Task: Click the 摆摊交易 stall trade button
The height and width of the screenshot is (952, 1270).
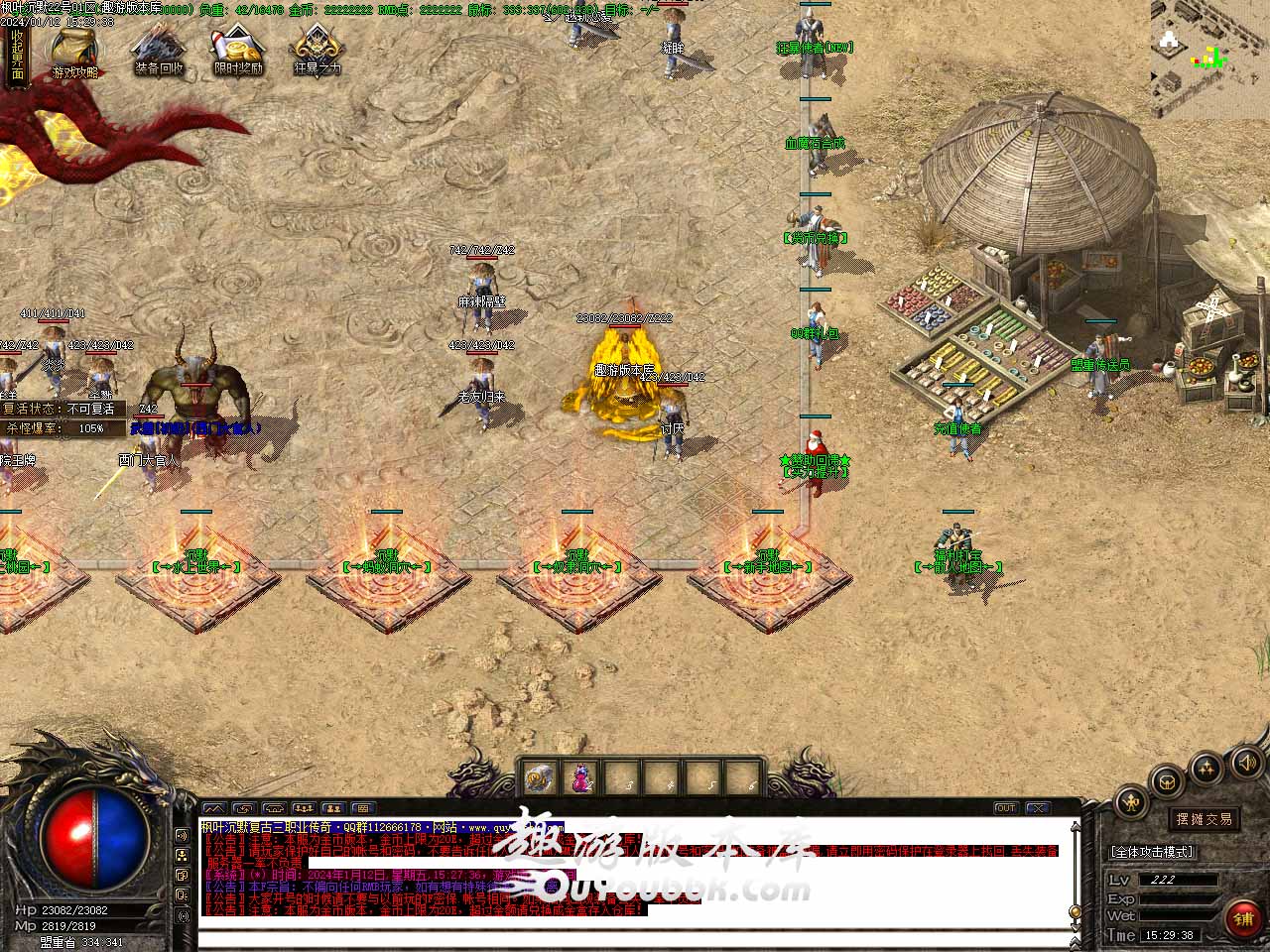Action: [1204, 819]
